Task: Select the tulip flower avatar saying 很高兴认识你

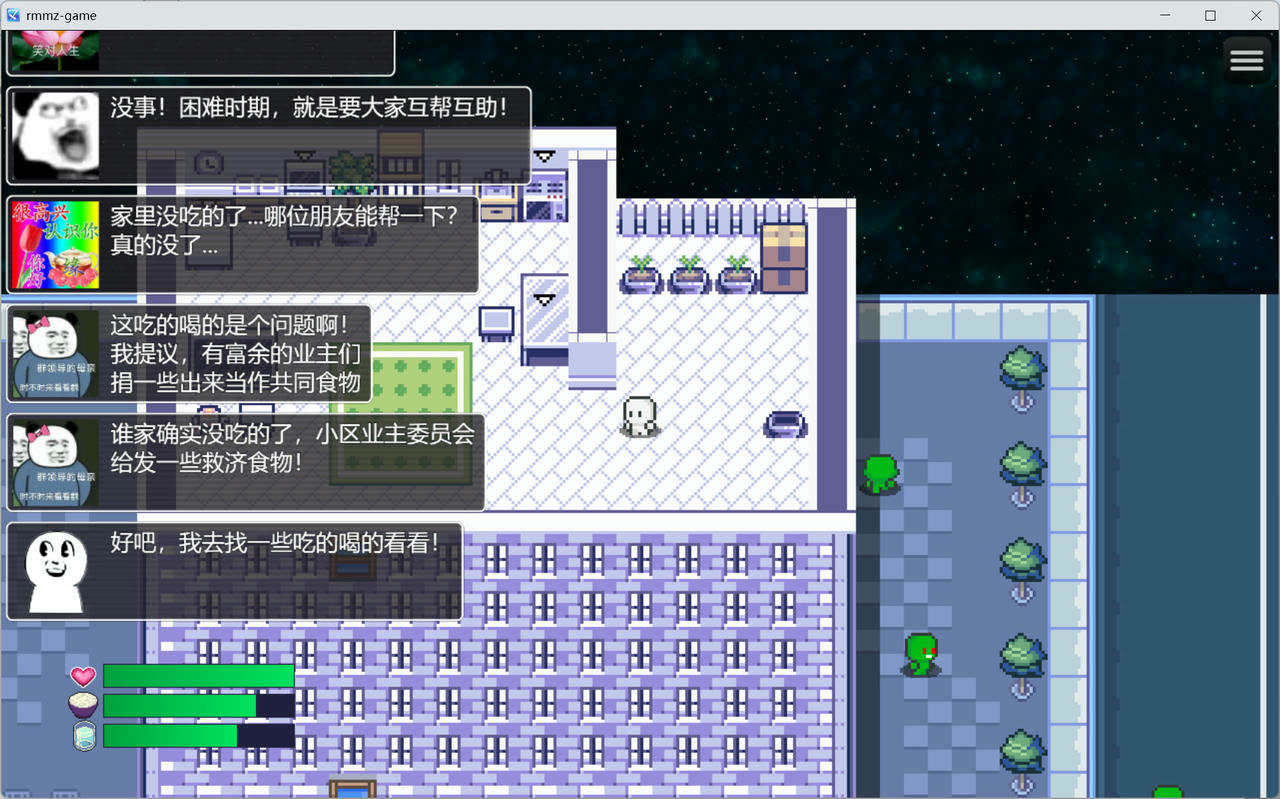Action: (55, 245)
